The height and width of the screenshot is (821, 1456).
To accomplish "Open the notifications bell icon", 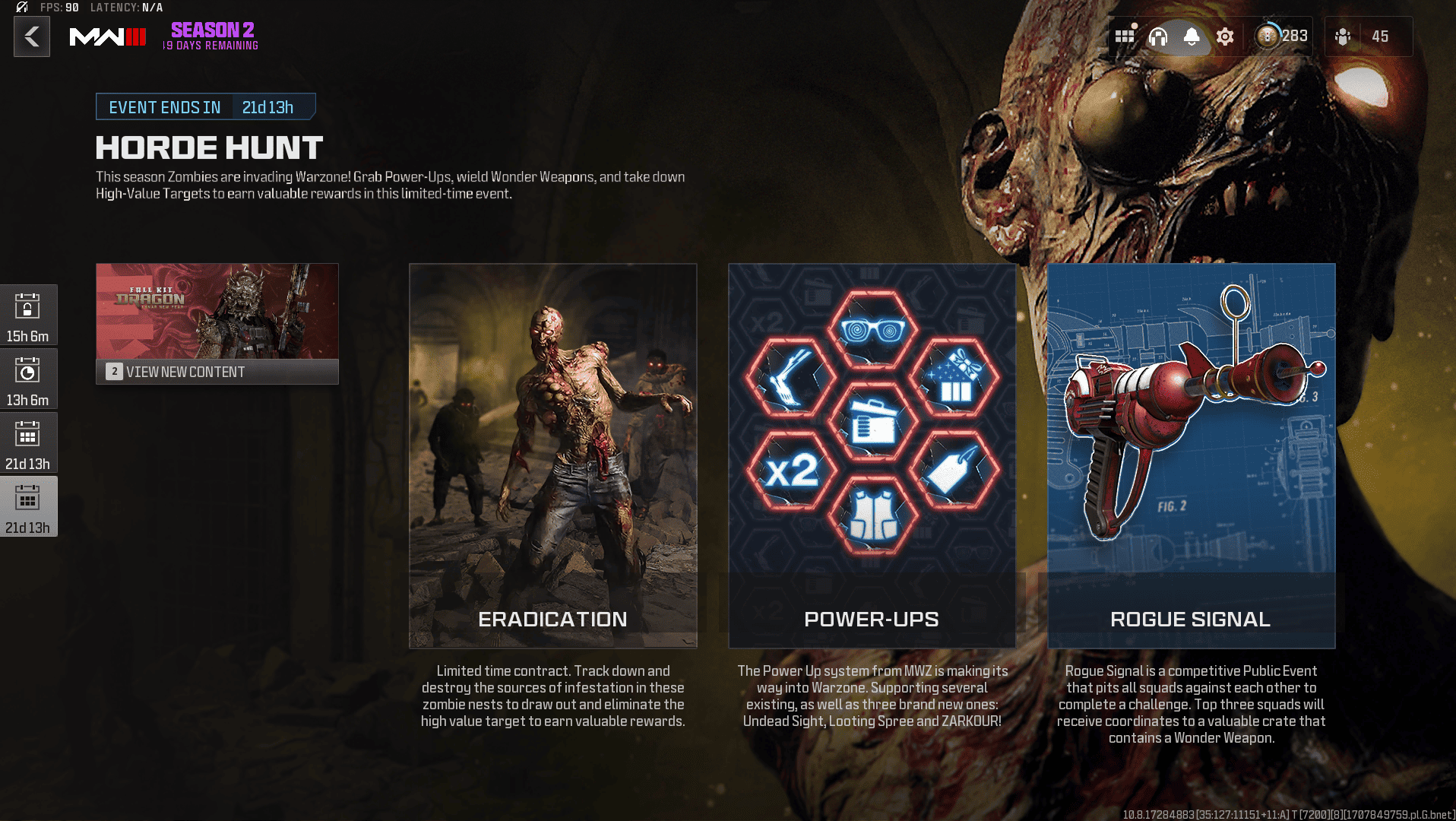I will tap(1192, 36).
